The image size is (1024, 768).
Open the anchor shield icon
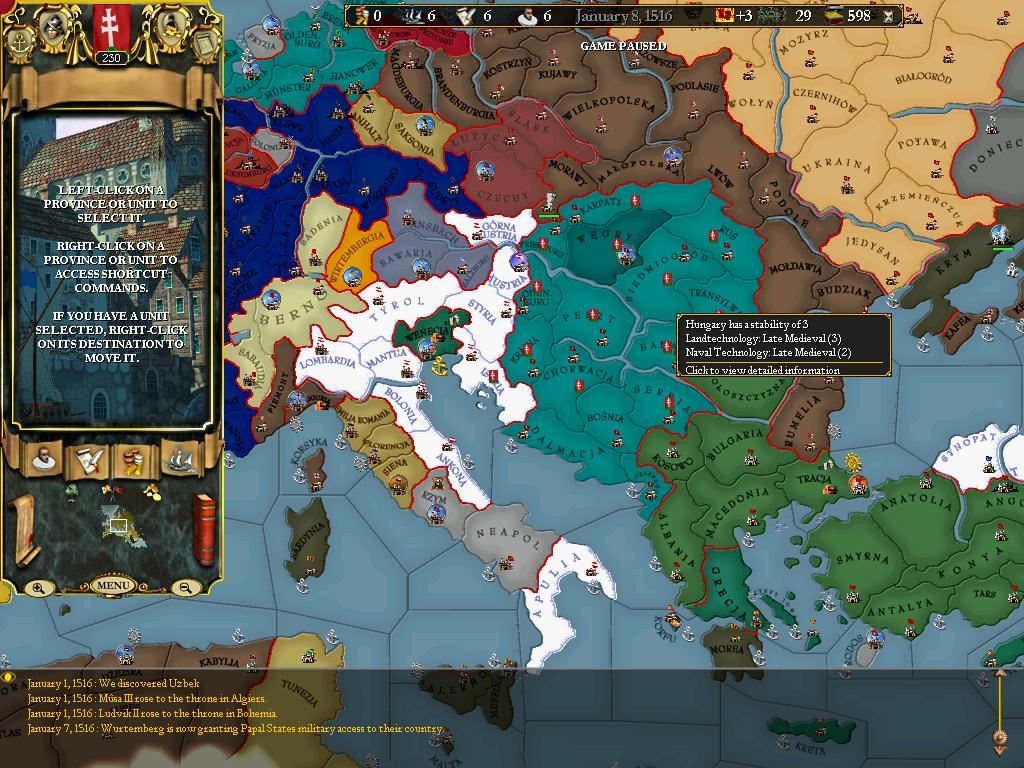(x=21, y=43)
